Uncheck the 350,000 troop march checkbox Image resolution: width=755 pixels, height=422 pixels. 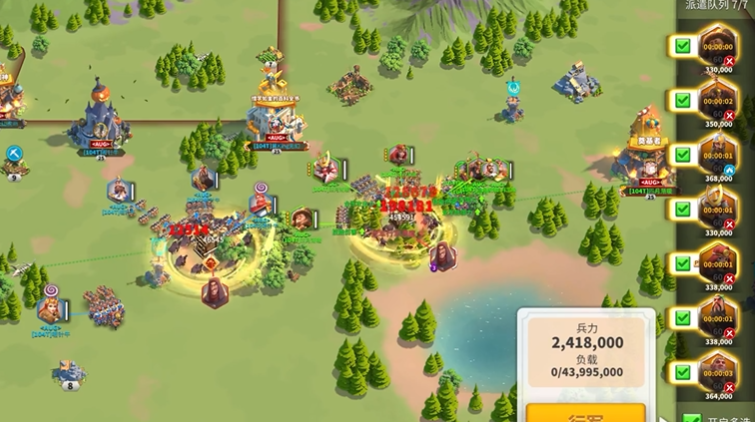click(682, 100)
